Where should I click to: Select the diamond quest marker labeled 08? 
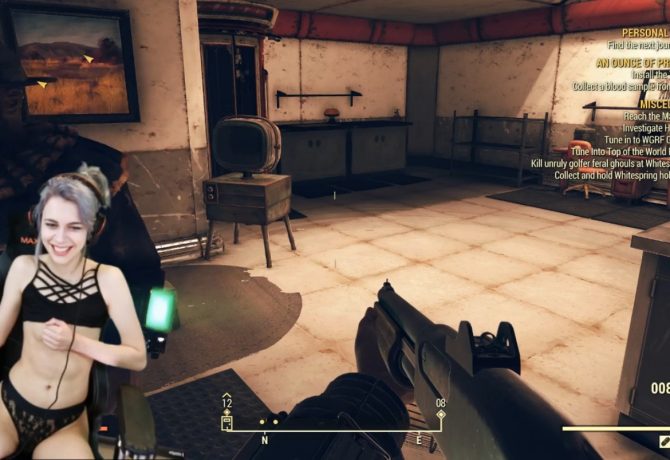(x=441, y=412)
